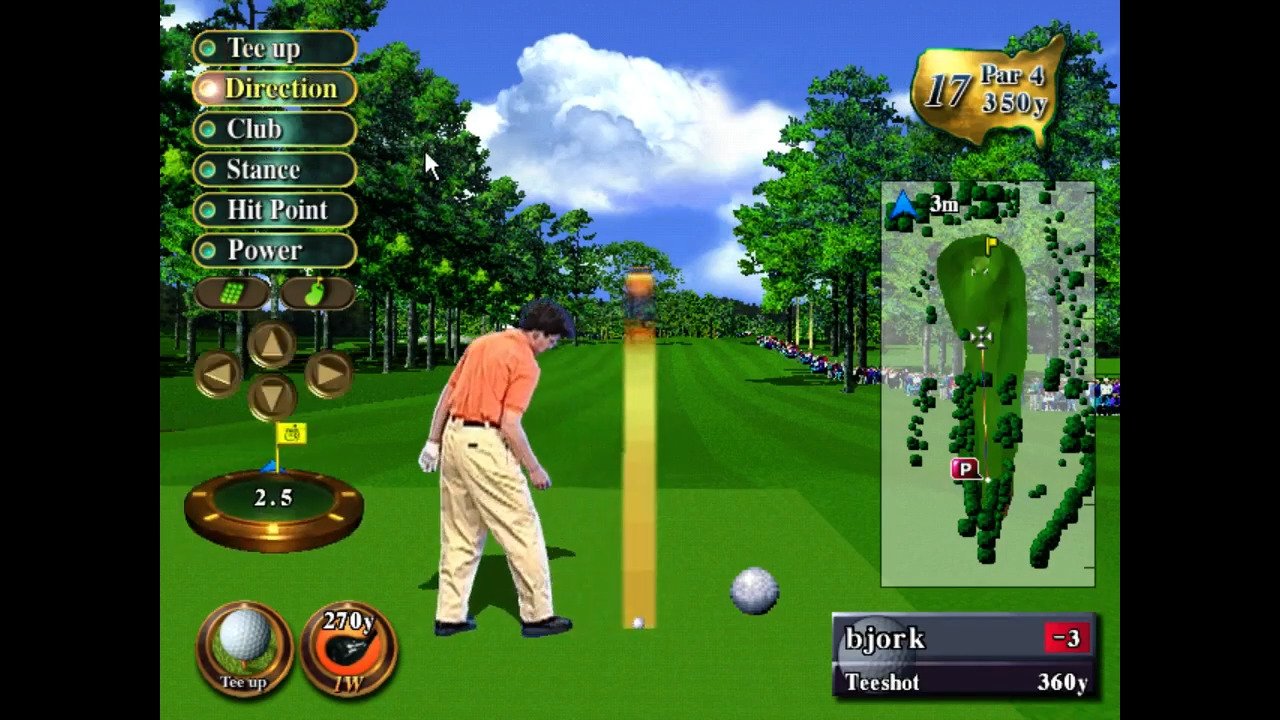
Task: Click the course overview minimap
Action: point(987,384)
